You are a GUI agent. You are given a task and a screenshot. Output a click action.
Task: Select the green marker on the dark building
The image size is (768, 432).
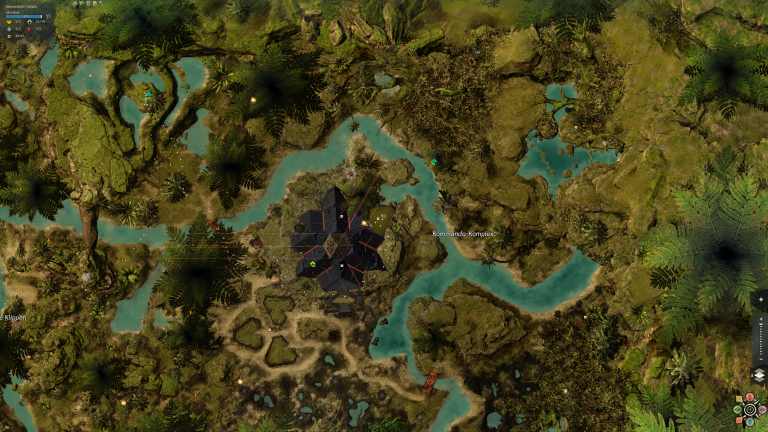(313, 263)
